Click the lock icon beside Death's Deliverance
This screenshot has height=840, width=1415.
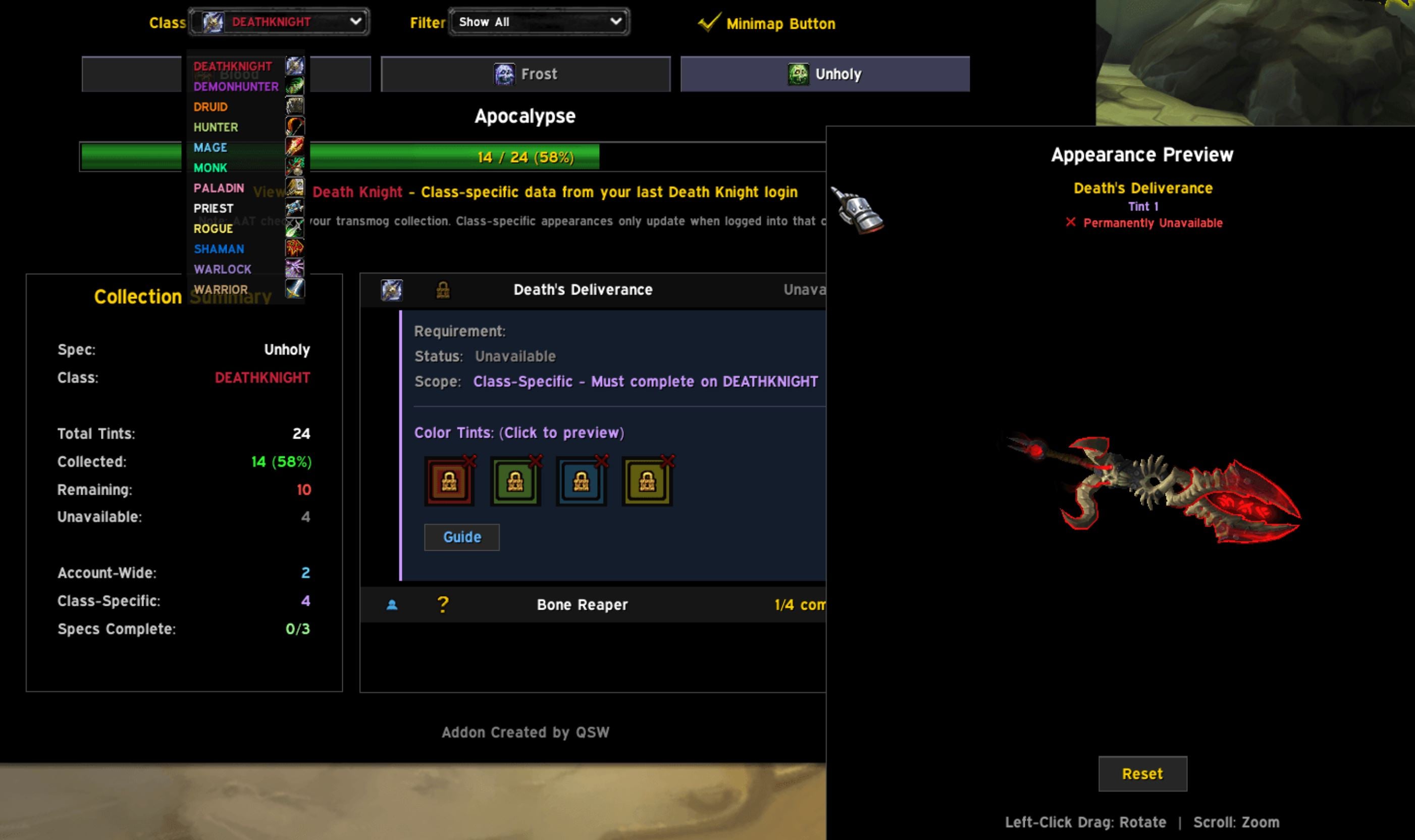tap(442, 289)
